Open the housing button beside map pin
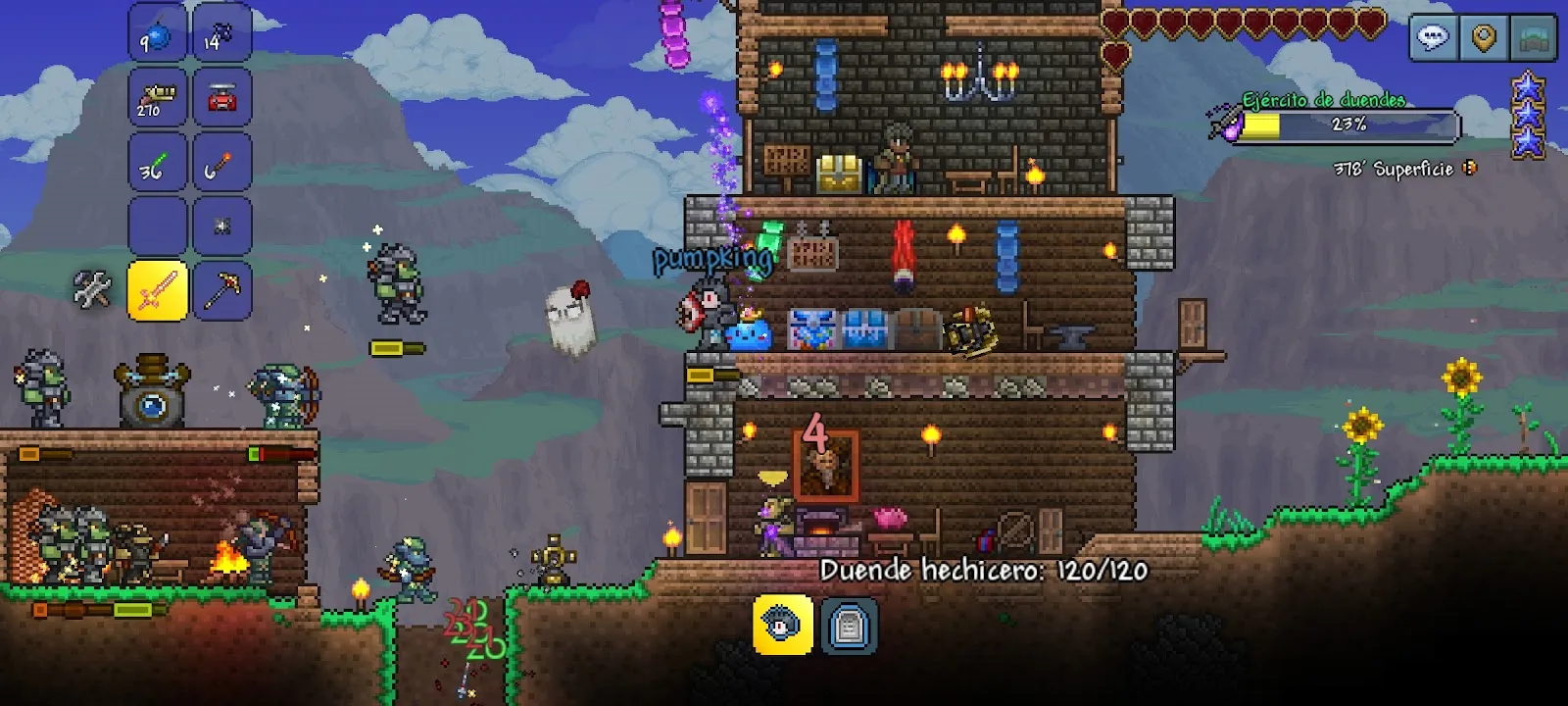 1536,39
